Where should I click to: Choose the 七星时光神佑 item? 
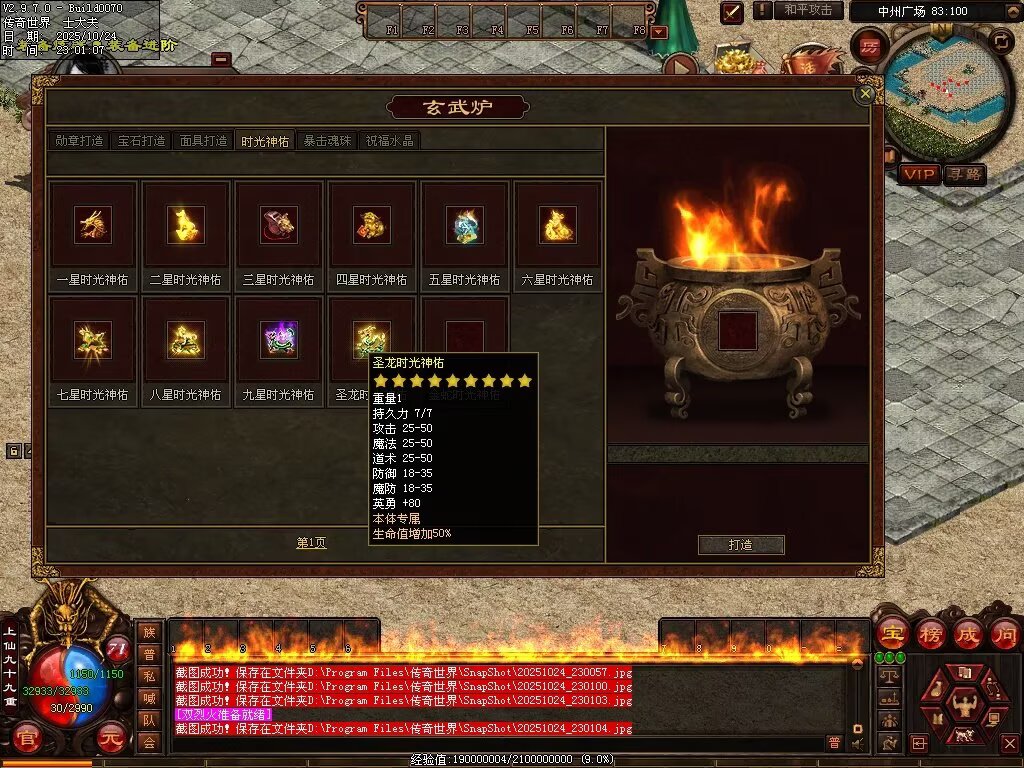click(93, 340)
